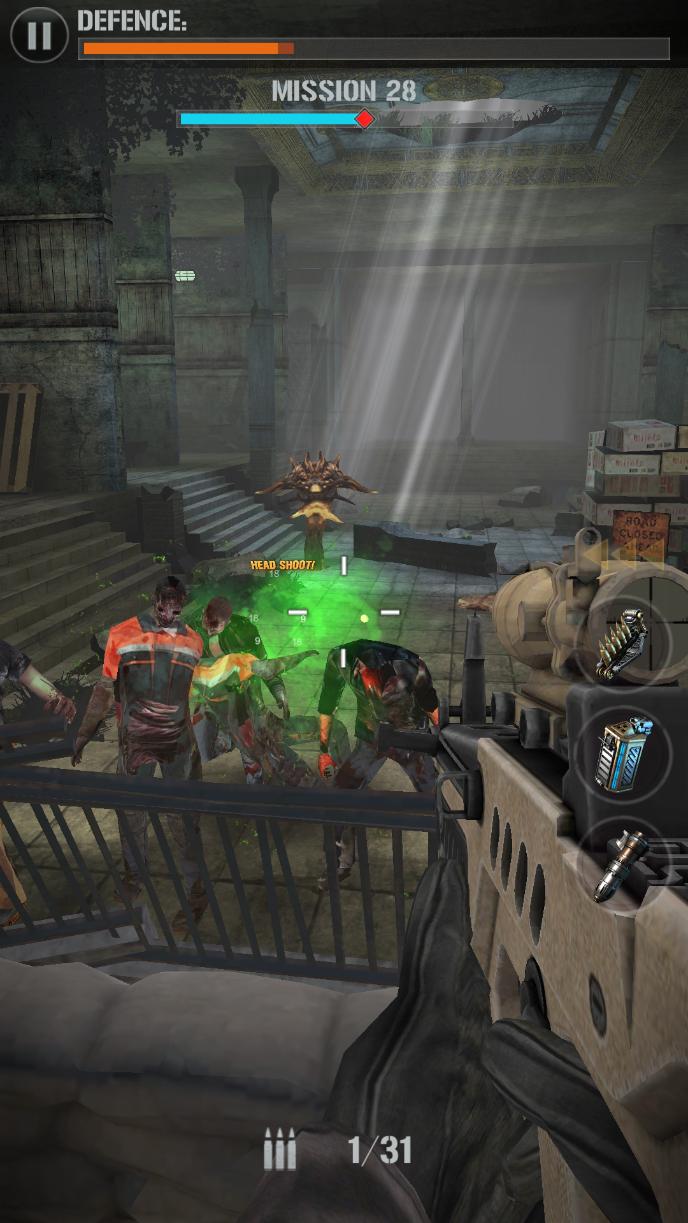Use the bullet belt ammo item
Screen dimensions: 688x1223
click(x=623, y=643)
